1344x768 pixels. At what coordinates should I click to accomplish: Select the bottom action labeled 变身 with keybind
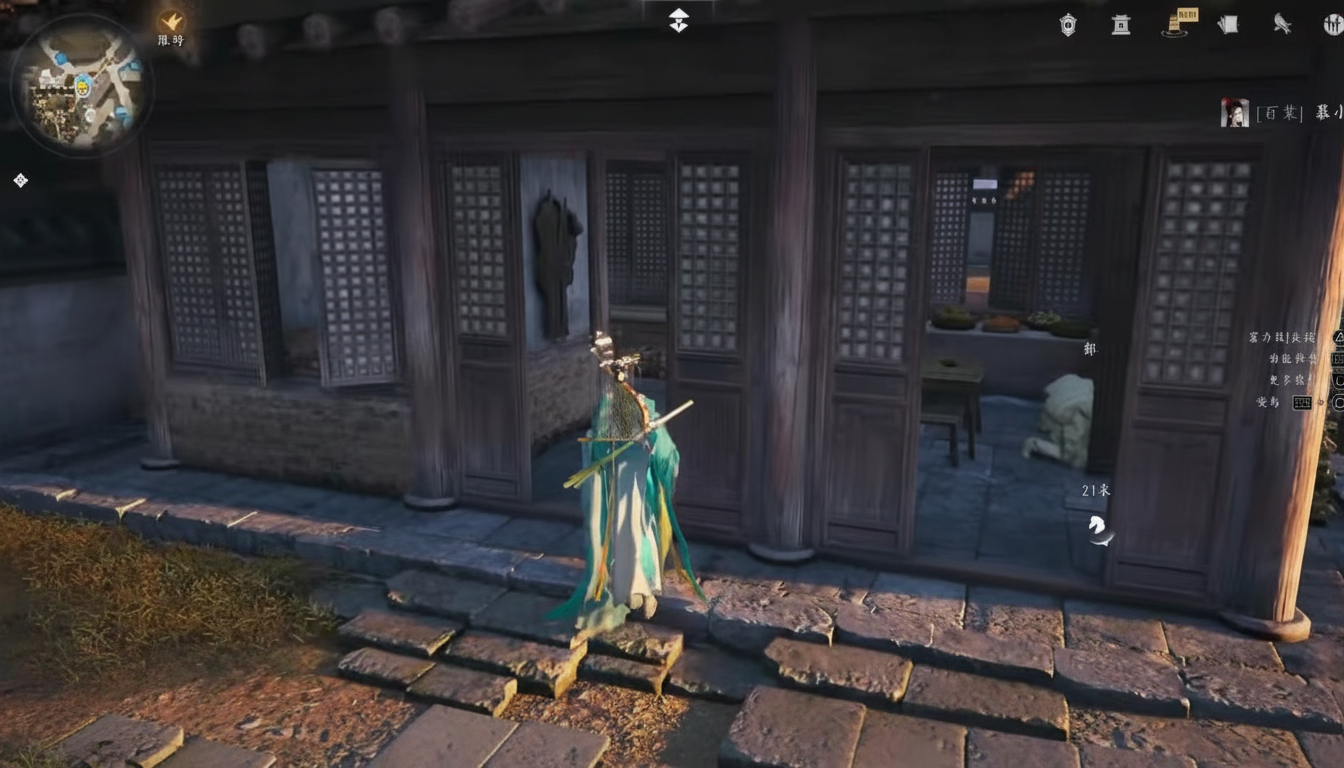[x=1265, y=401]
